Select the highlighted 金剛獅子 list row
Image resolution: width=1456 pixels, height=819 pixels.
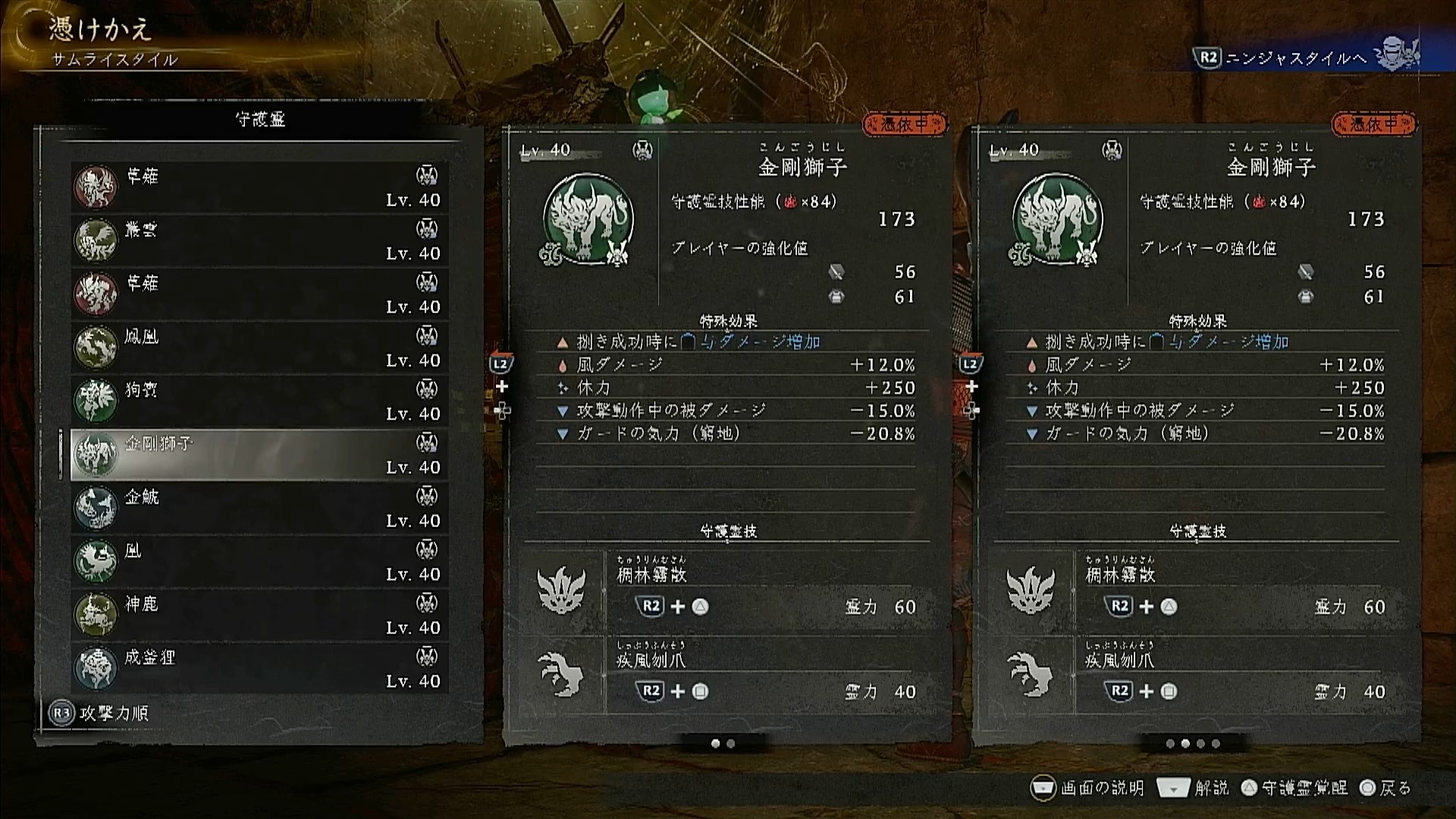(259, 454)
